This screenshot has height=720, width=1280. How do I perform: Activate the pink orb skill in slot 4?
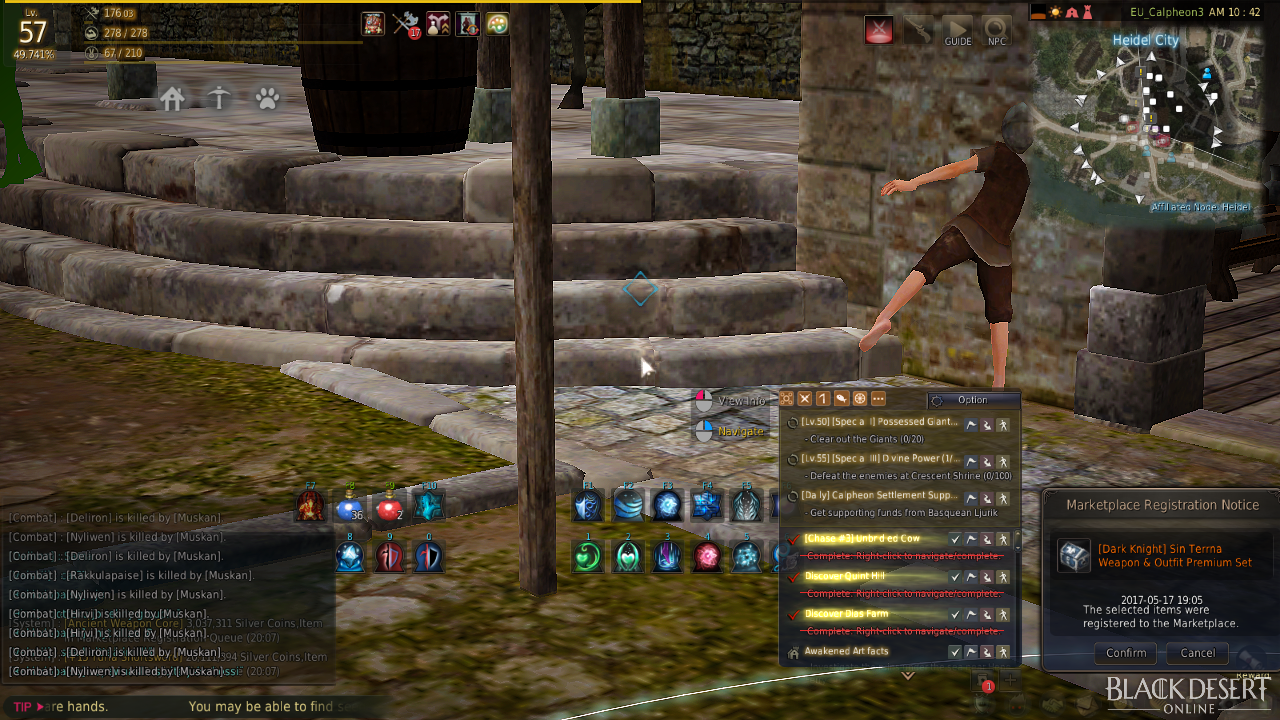pyautogui.click(x=708, y=556)
